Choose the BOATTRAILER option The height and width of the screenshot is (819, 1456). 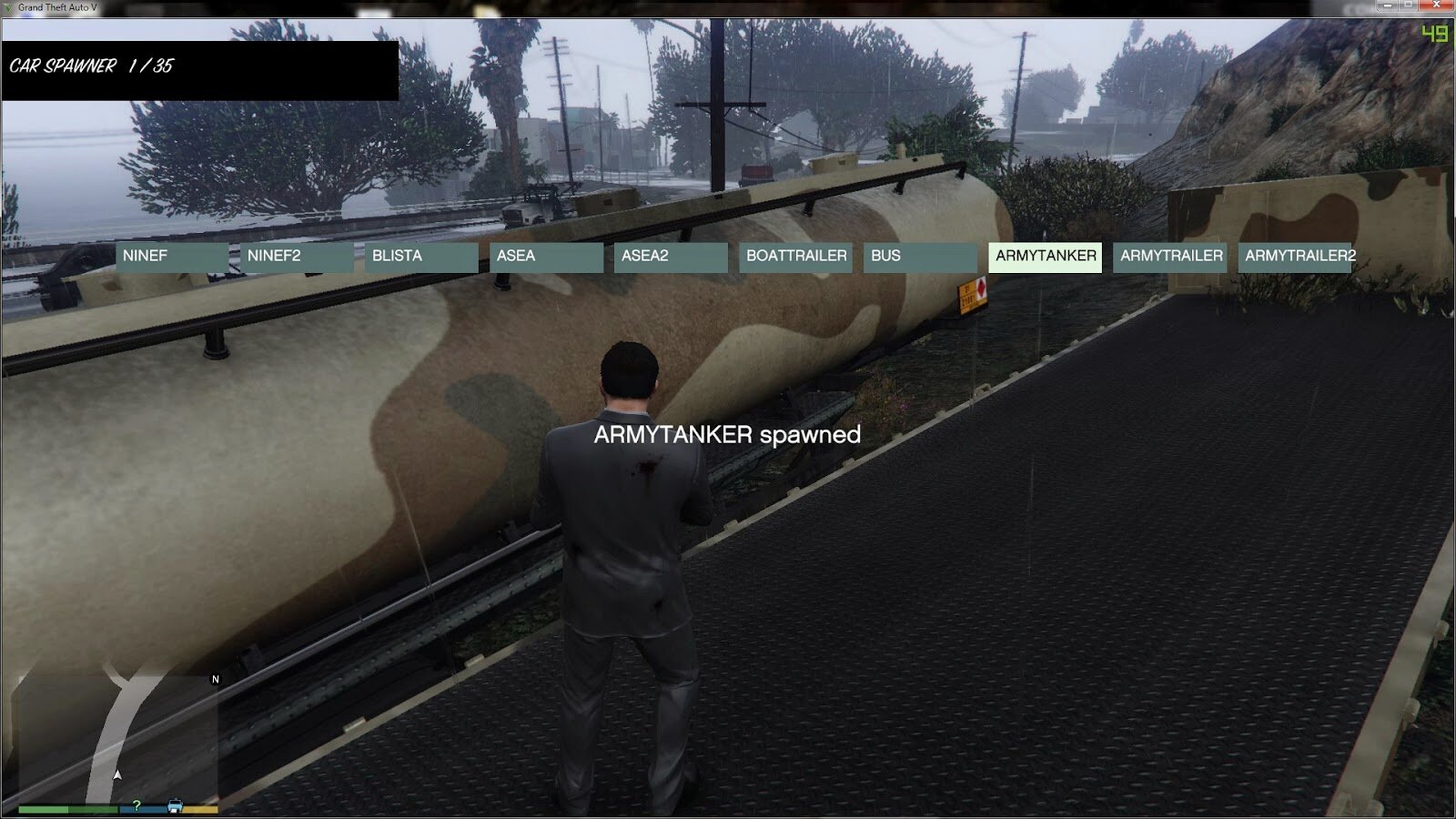[796, 257]
